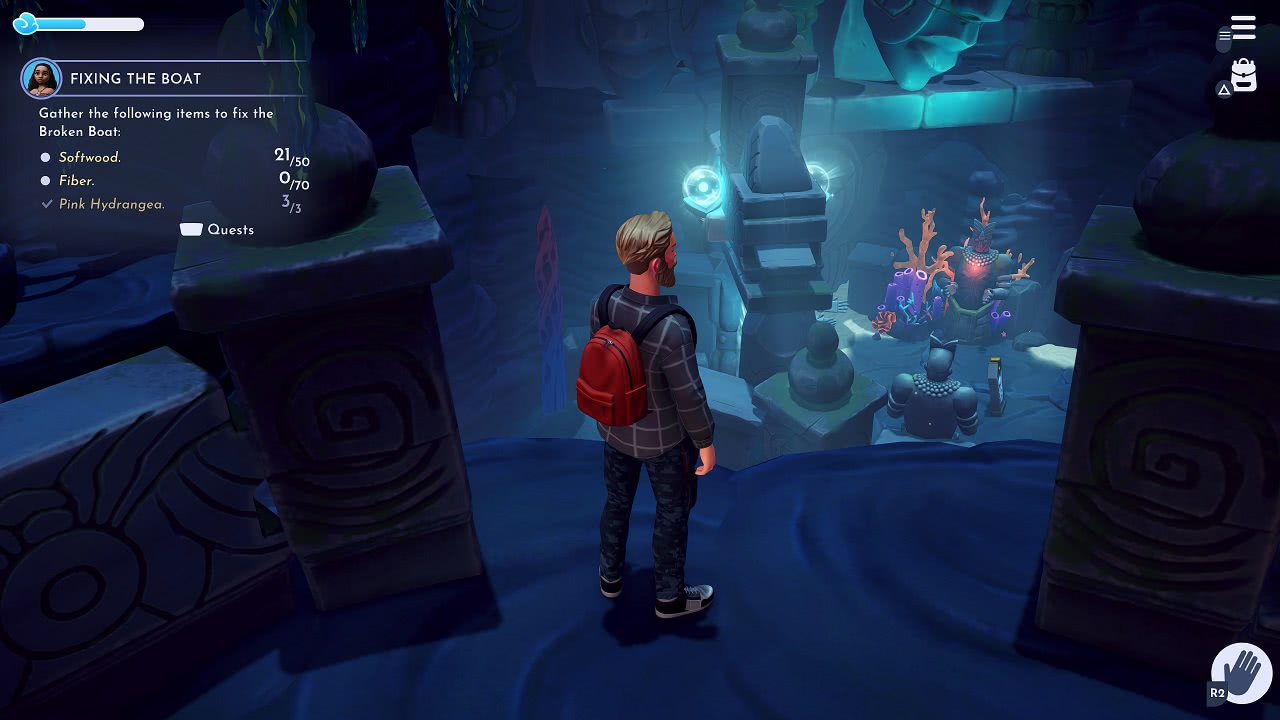Viewport: 1280px width, 720px height.
Task: Open the backpack inventory icon
Action: click(1243, 76)
